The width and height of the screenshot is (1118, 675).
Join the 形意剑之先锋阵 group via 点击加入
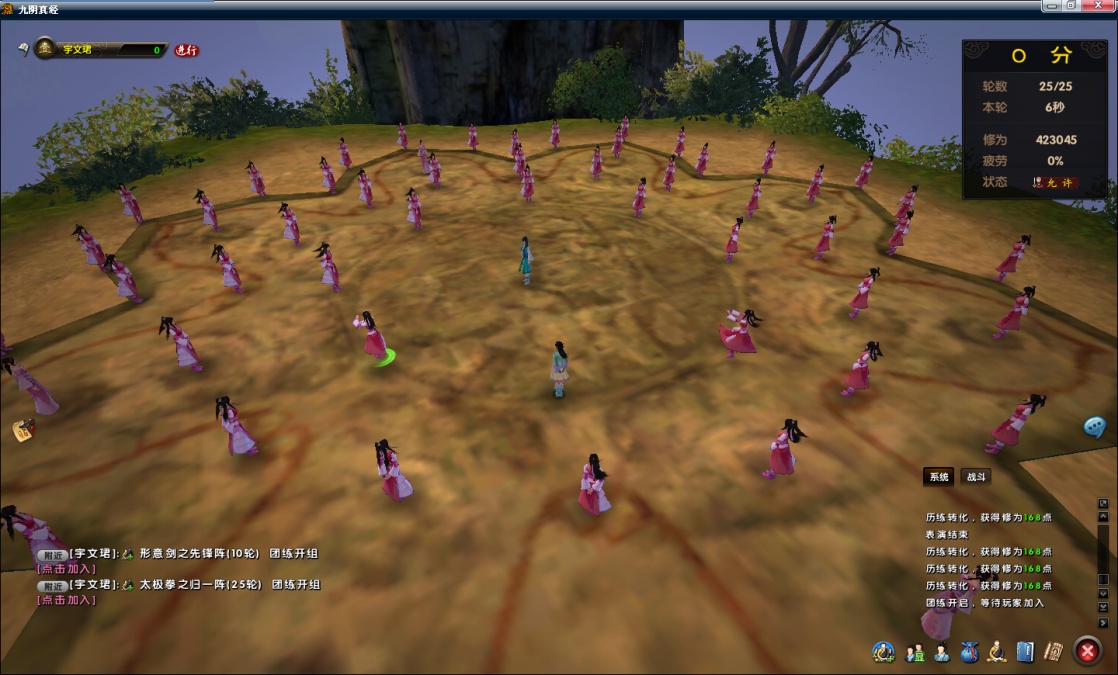(x=66, y=569)
